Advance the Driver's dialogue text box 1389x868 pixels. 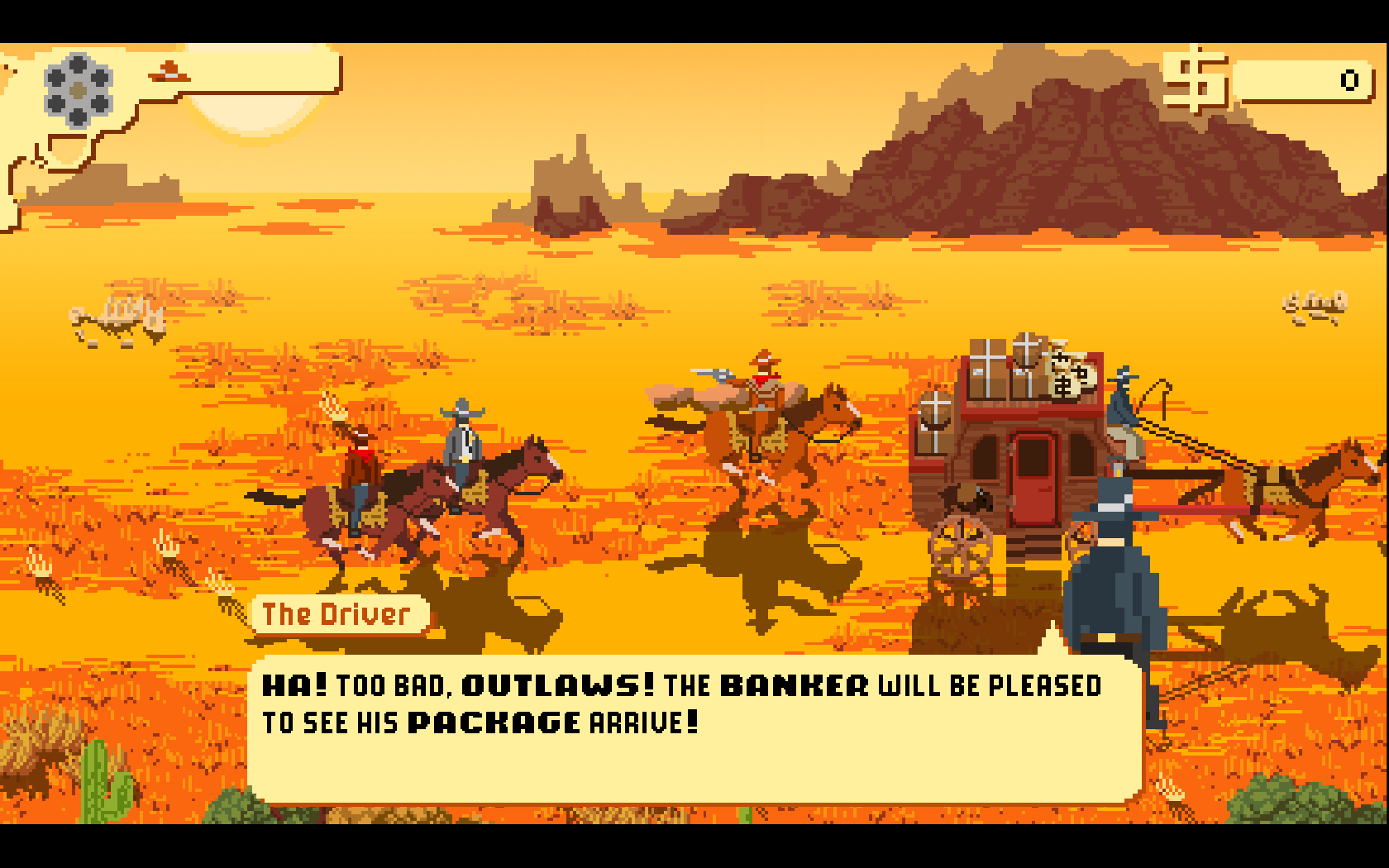point(694,727)
